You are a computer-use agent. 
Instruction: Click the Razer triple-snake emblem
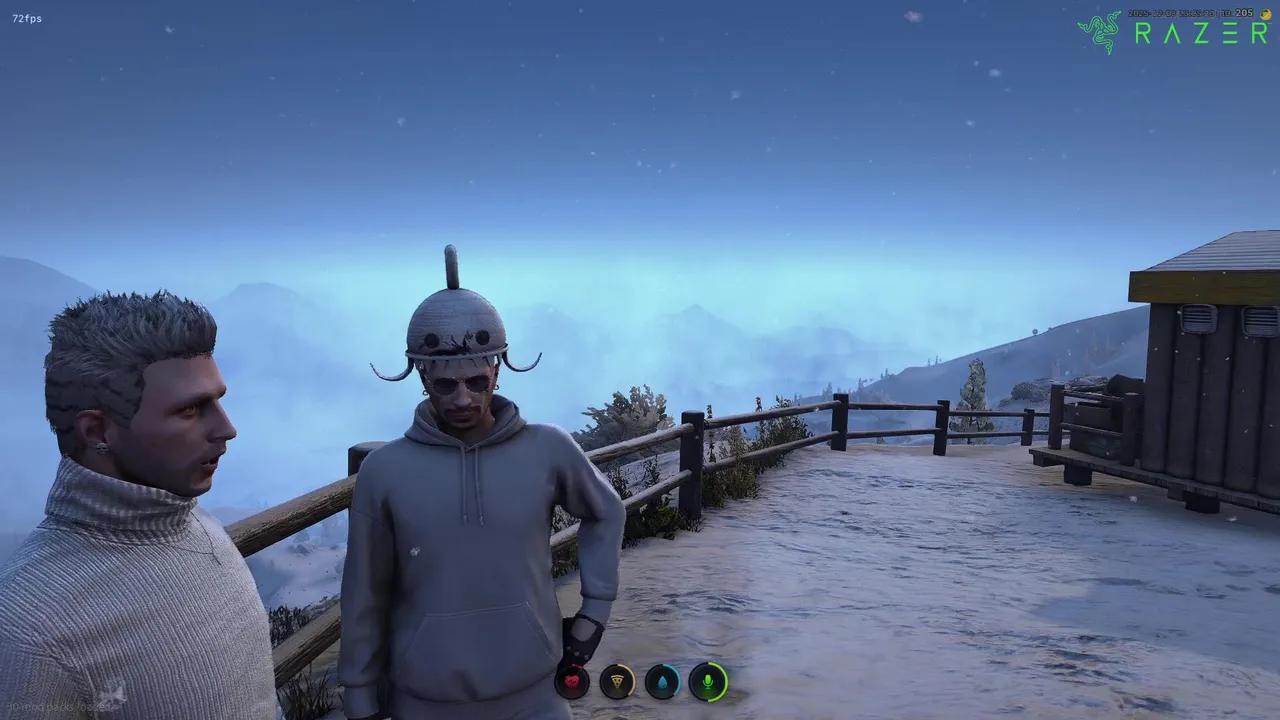click(1102, 30)
